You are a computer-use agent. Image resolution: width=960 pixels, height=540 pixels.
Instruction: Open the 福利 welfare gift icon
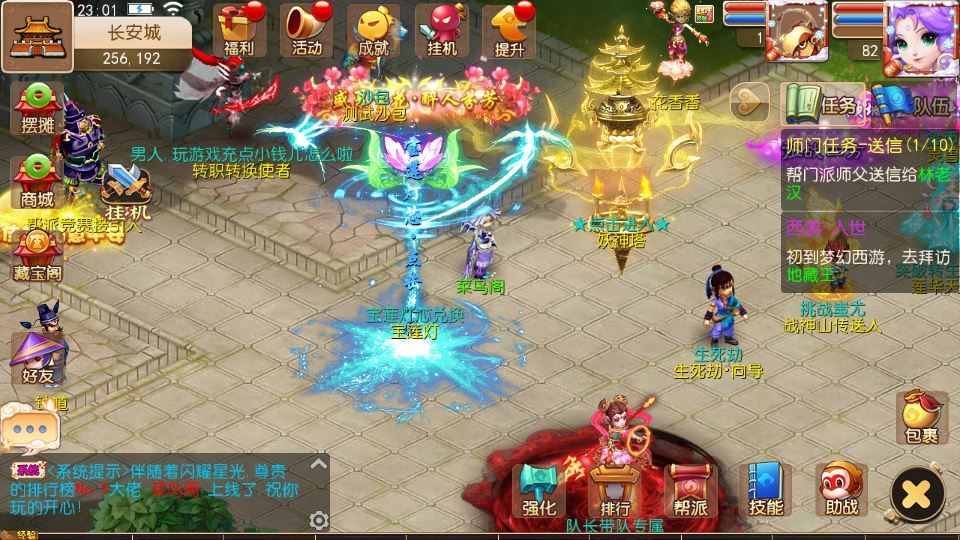tap(239, 28)
